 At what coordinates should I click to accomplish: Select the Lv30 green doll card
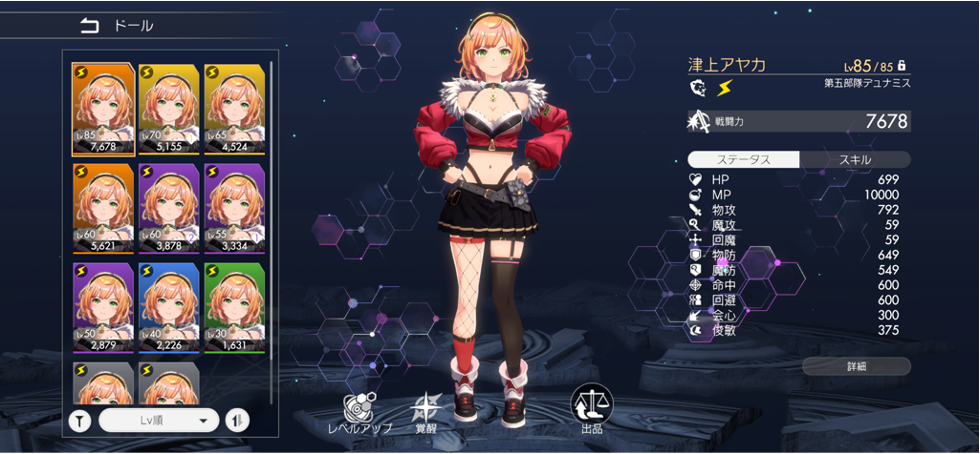pyautogui.click(x=235, y=306)
